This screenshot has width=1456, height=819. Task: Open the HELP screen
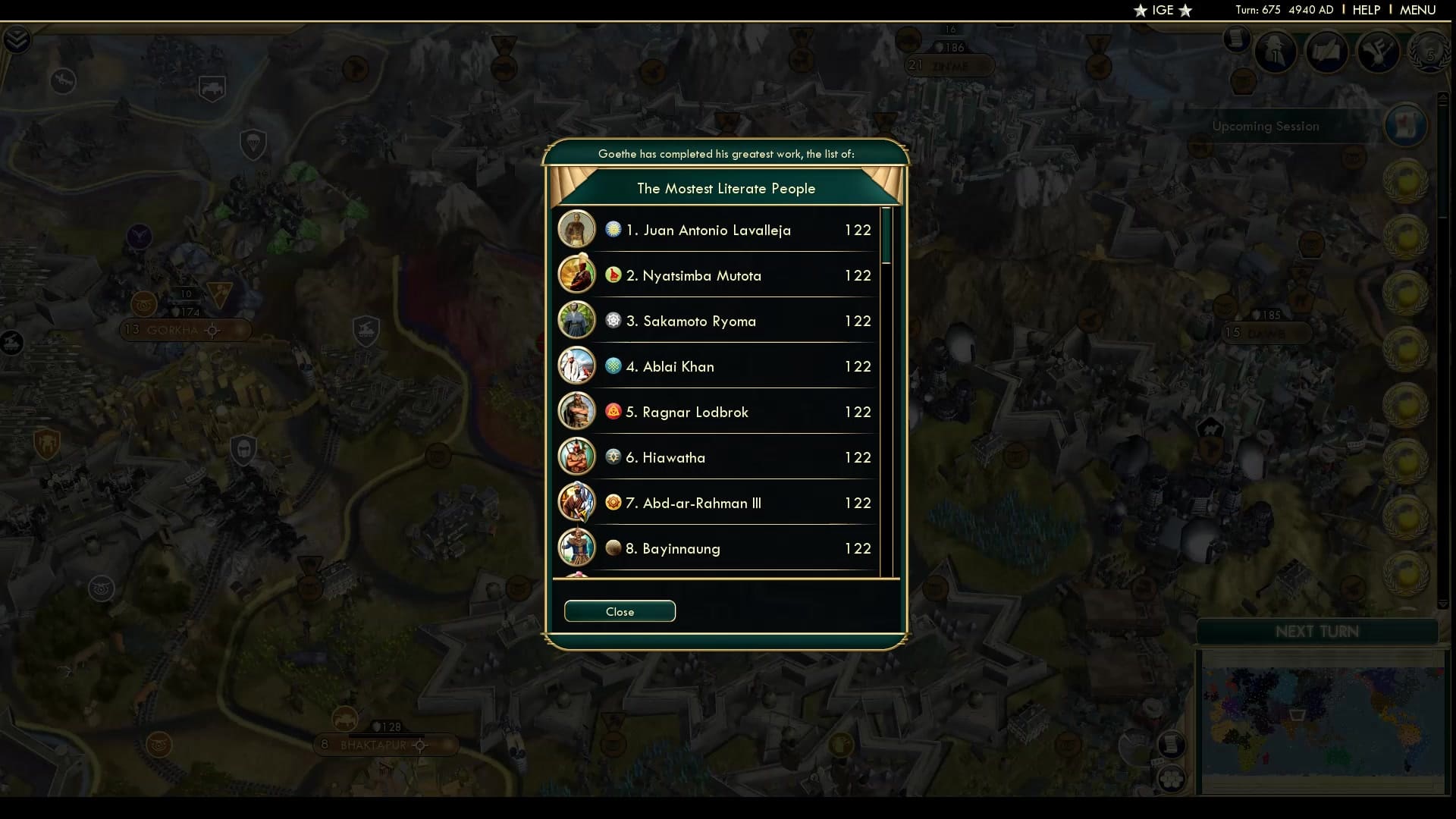pyautogui.click(x=1366, y=10)
